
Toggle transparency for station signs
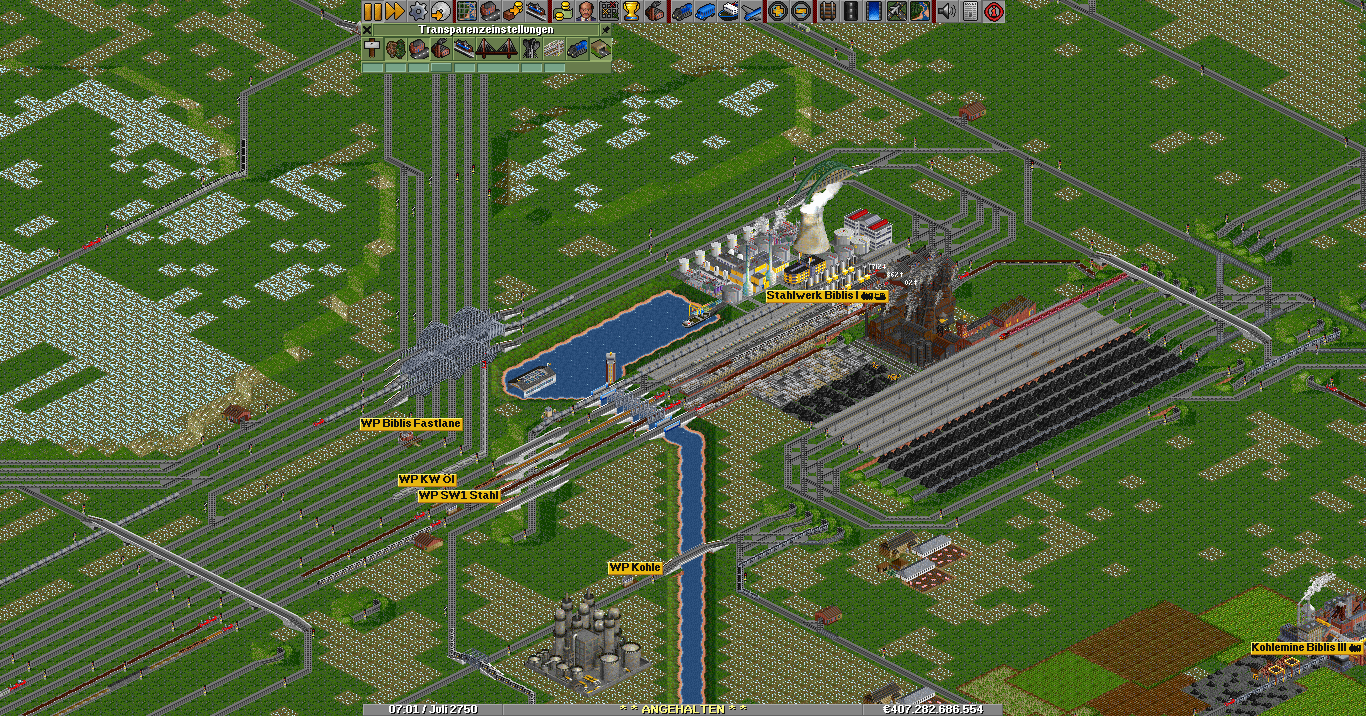pos(372,49)
